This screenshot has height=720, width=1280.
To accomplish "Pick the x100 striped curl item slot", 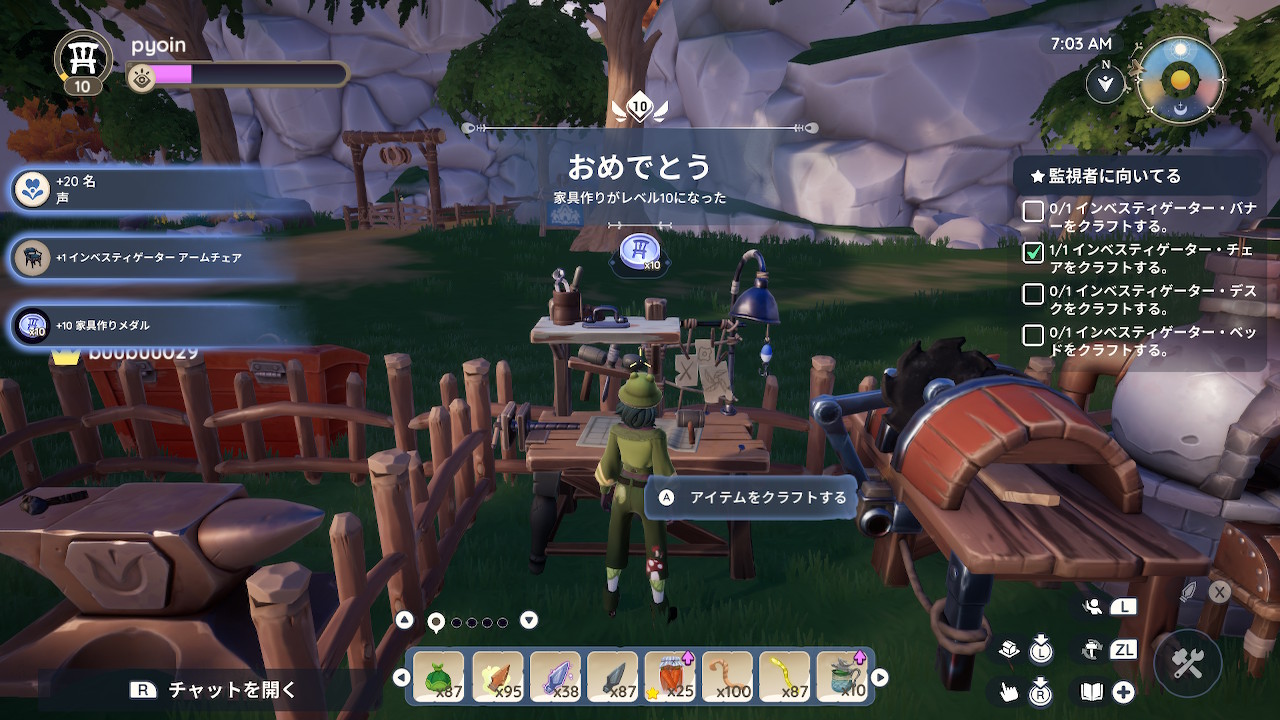I will 727,676.
